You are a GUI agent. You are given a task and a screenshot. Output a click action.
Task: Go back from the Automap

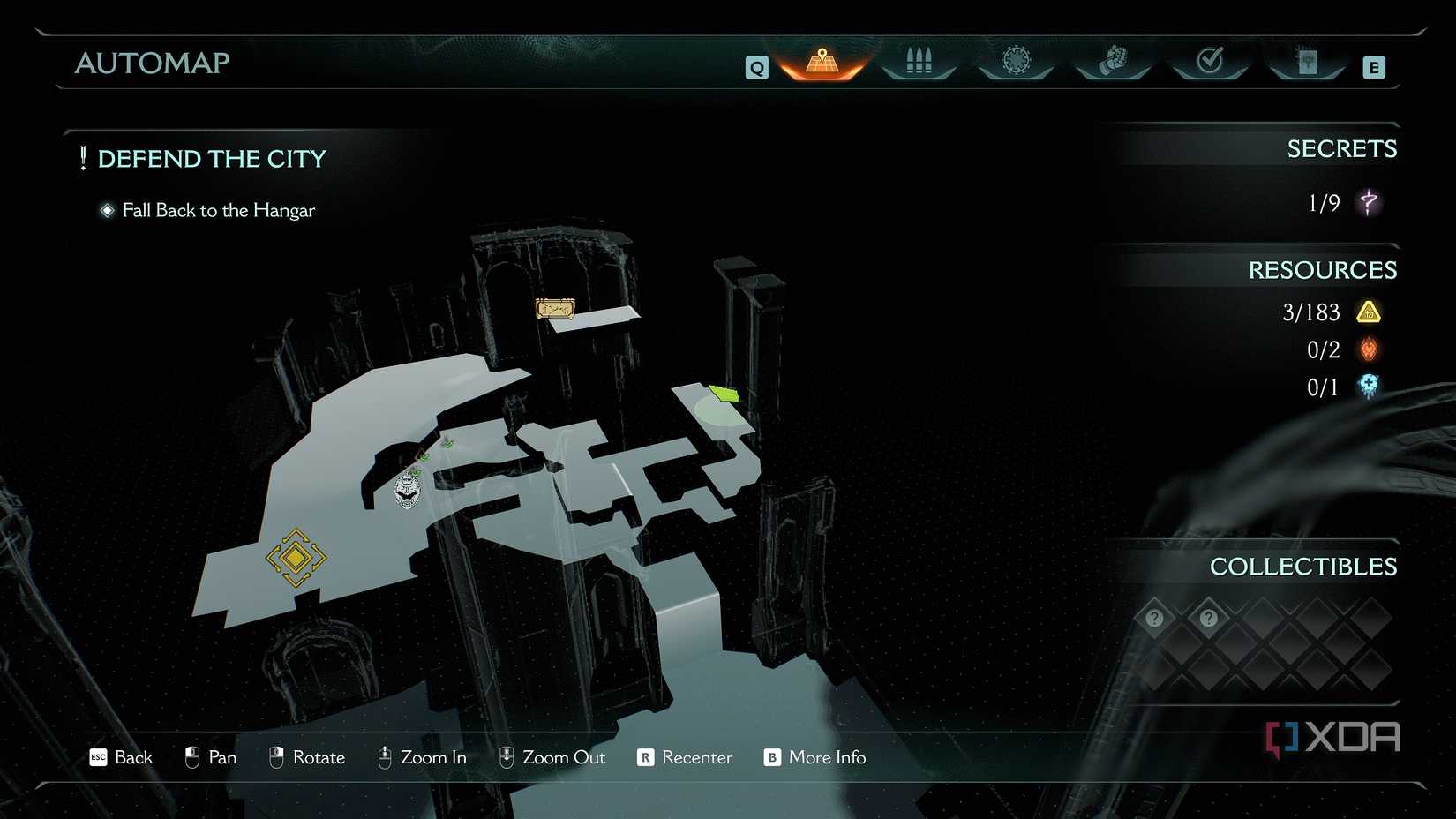(122, 757)
